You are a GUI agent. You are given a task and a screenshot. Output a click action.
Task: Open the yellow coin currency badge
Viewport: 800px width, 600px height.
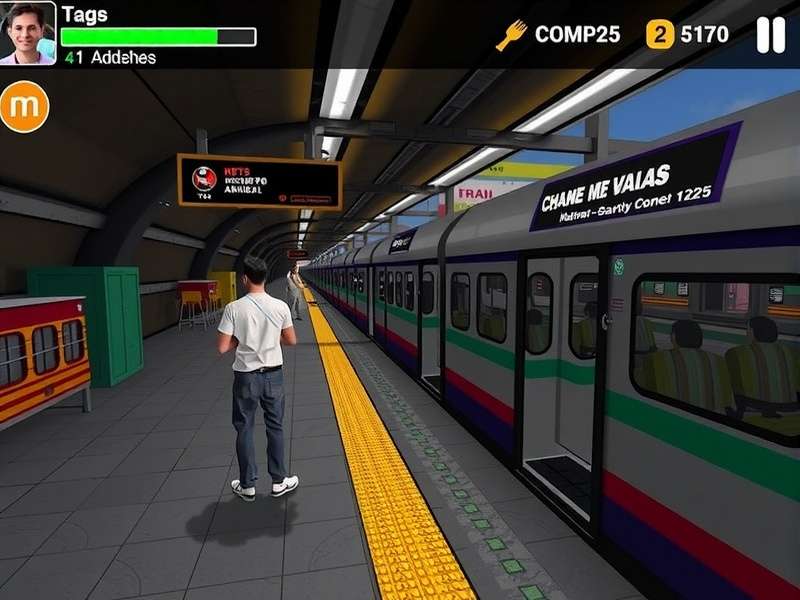pos(660,35)
